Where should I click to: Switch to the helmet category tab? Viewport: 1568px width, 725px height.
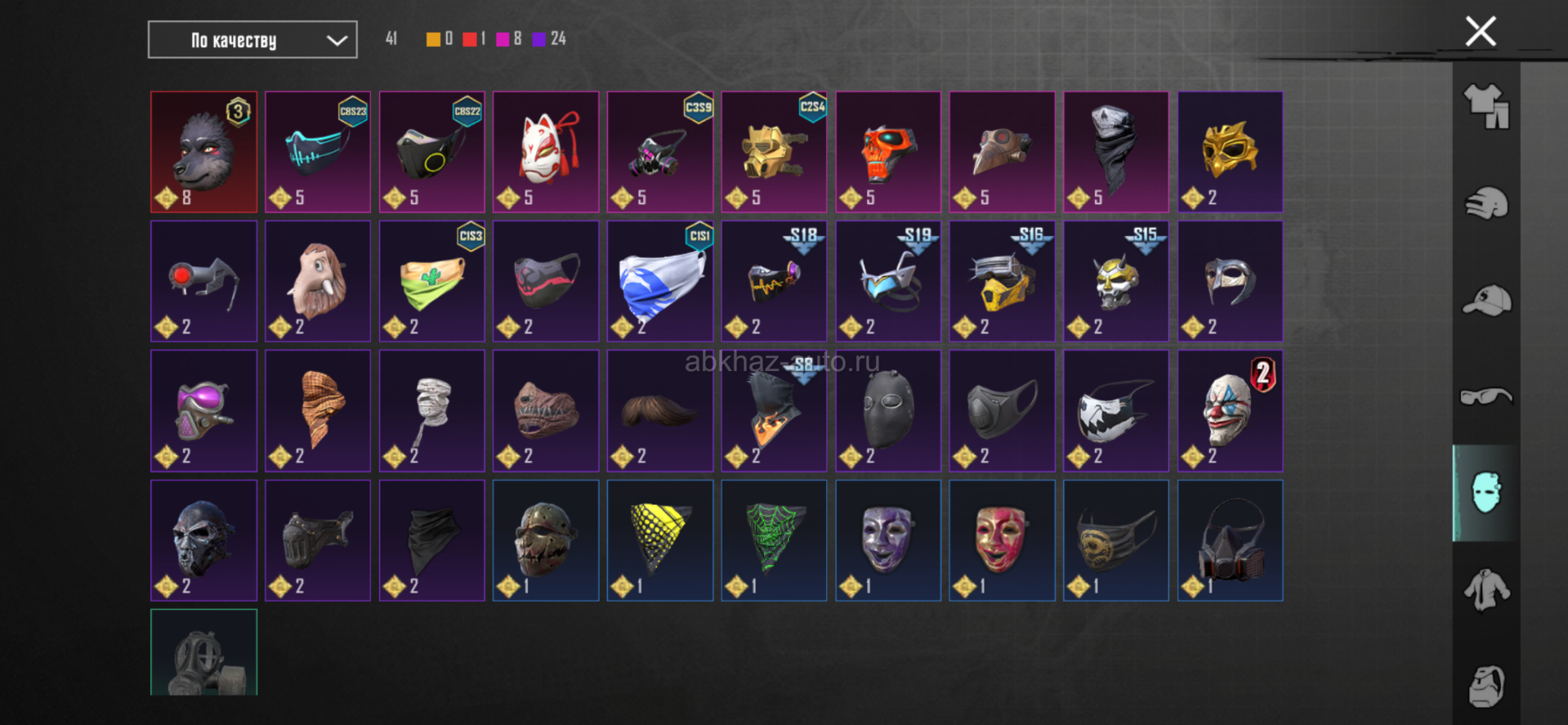pyautogui.click(x=1485, y=204)
